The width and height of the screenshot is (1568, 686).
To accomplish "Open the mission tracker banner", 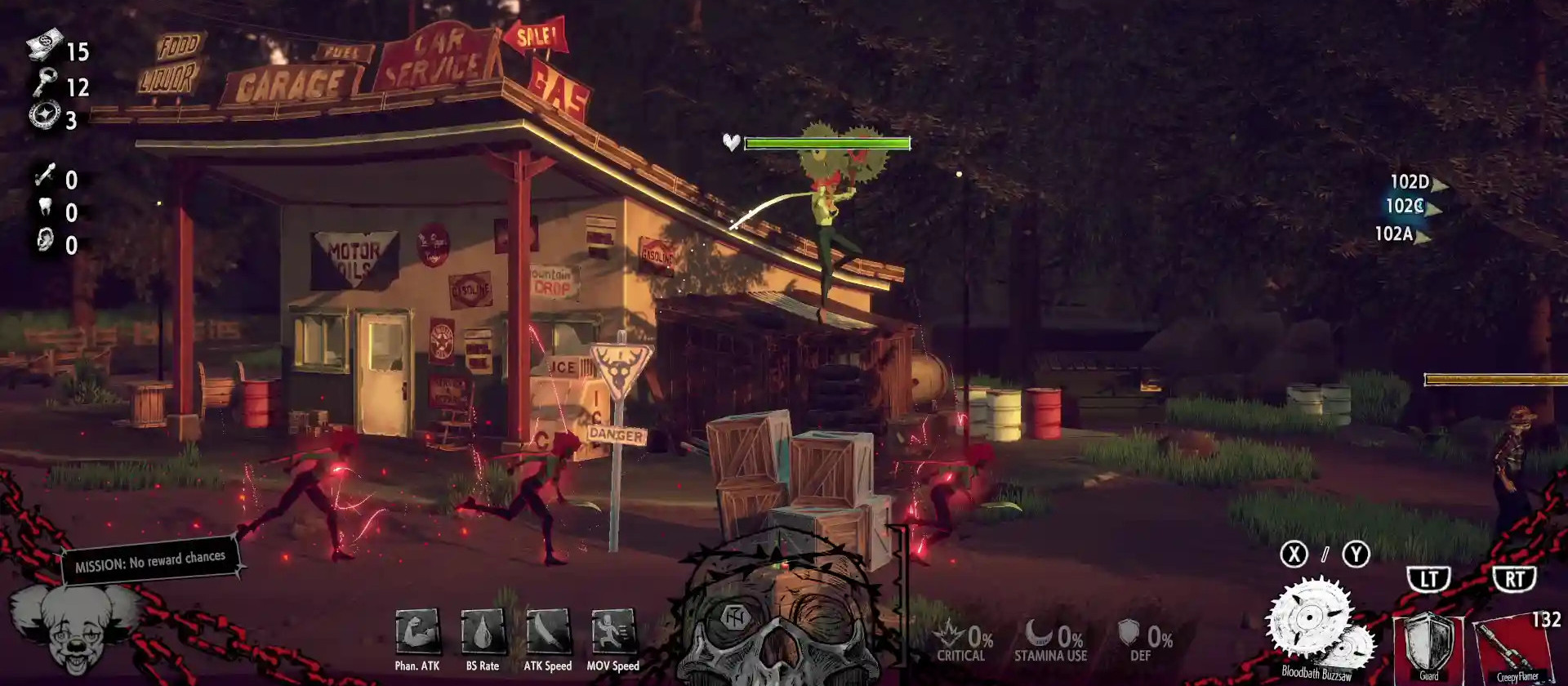I will [x=150, y=560].
